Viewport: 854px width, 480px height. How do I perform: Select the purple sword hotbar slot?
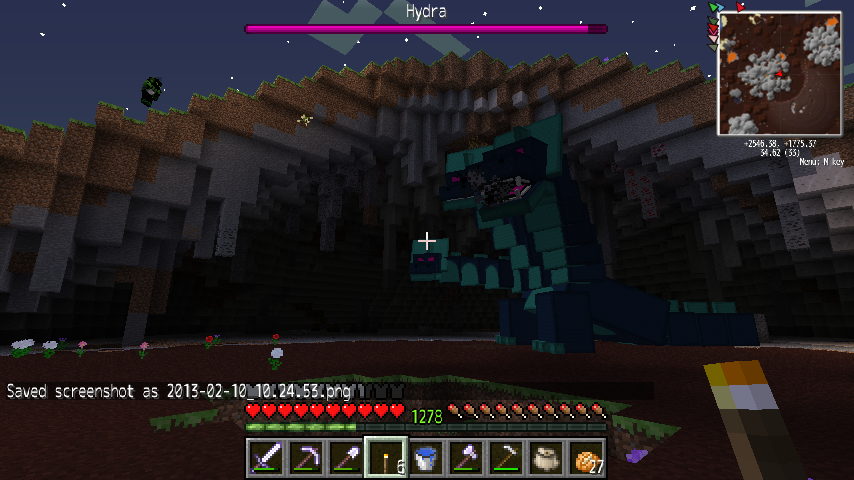pyautogui.click(x=266, y=458)
